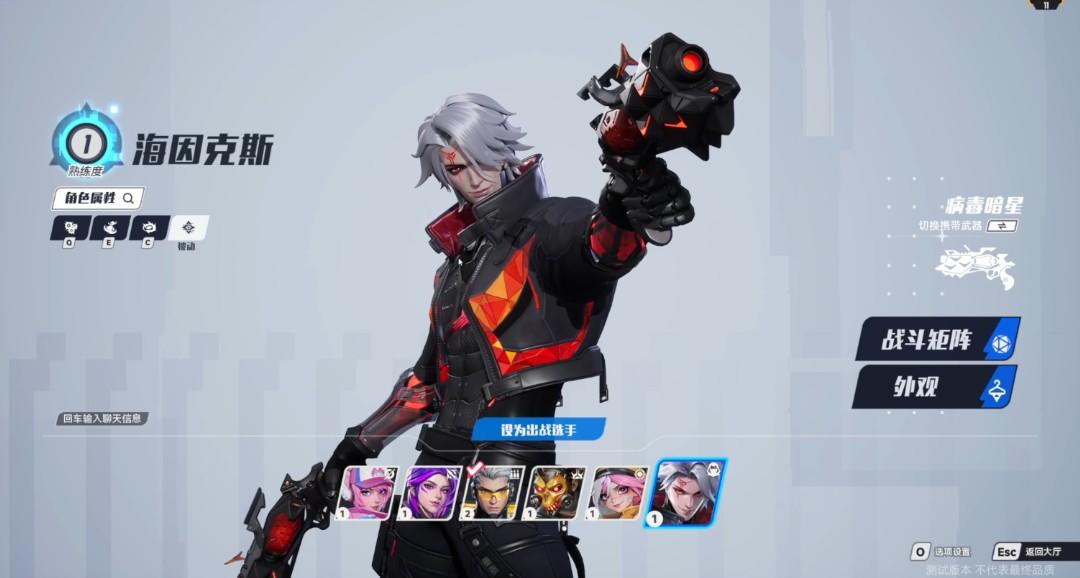
Task: Select the C skill icon
Action: [x=149, y=228]
